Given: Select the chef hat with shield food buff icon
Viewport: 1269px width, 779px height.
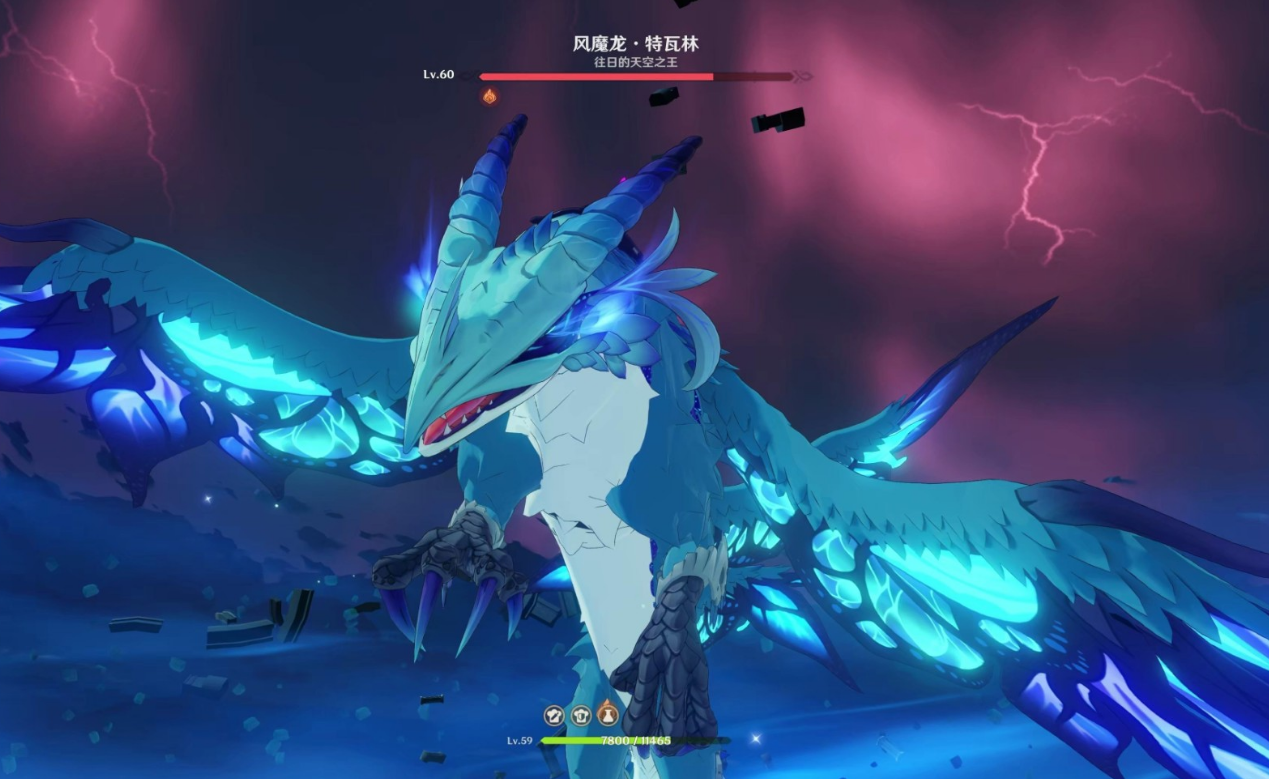Looking at the screenshot, I should [581, 715].
